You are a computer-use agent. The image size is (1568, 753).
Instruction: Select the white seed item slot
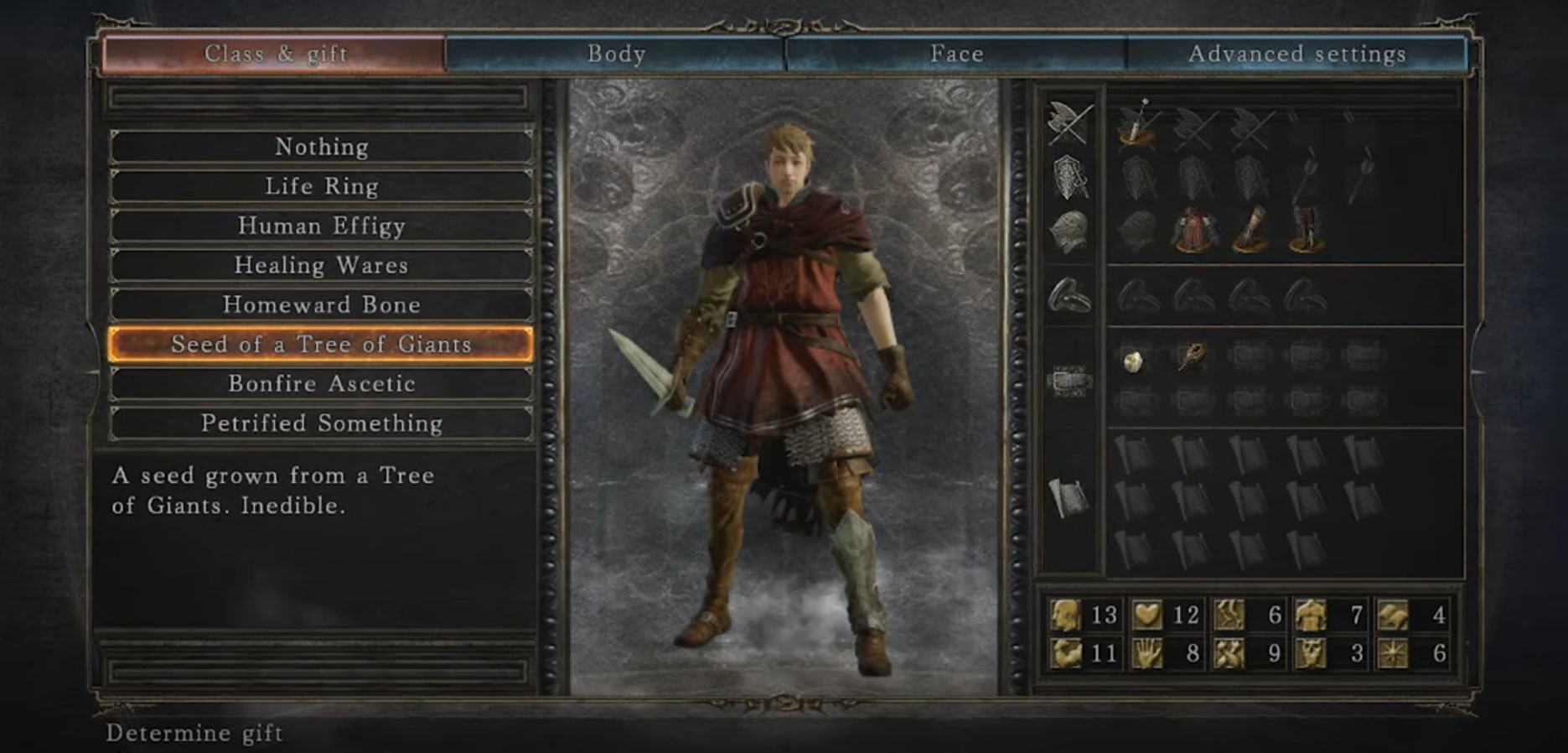point(1133,361)
